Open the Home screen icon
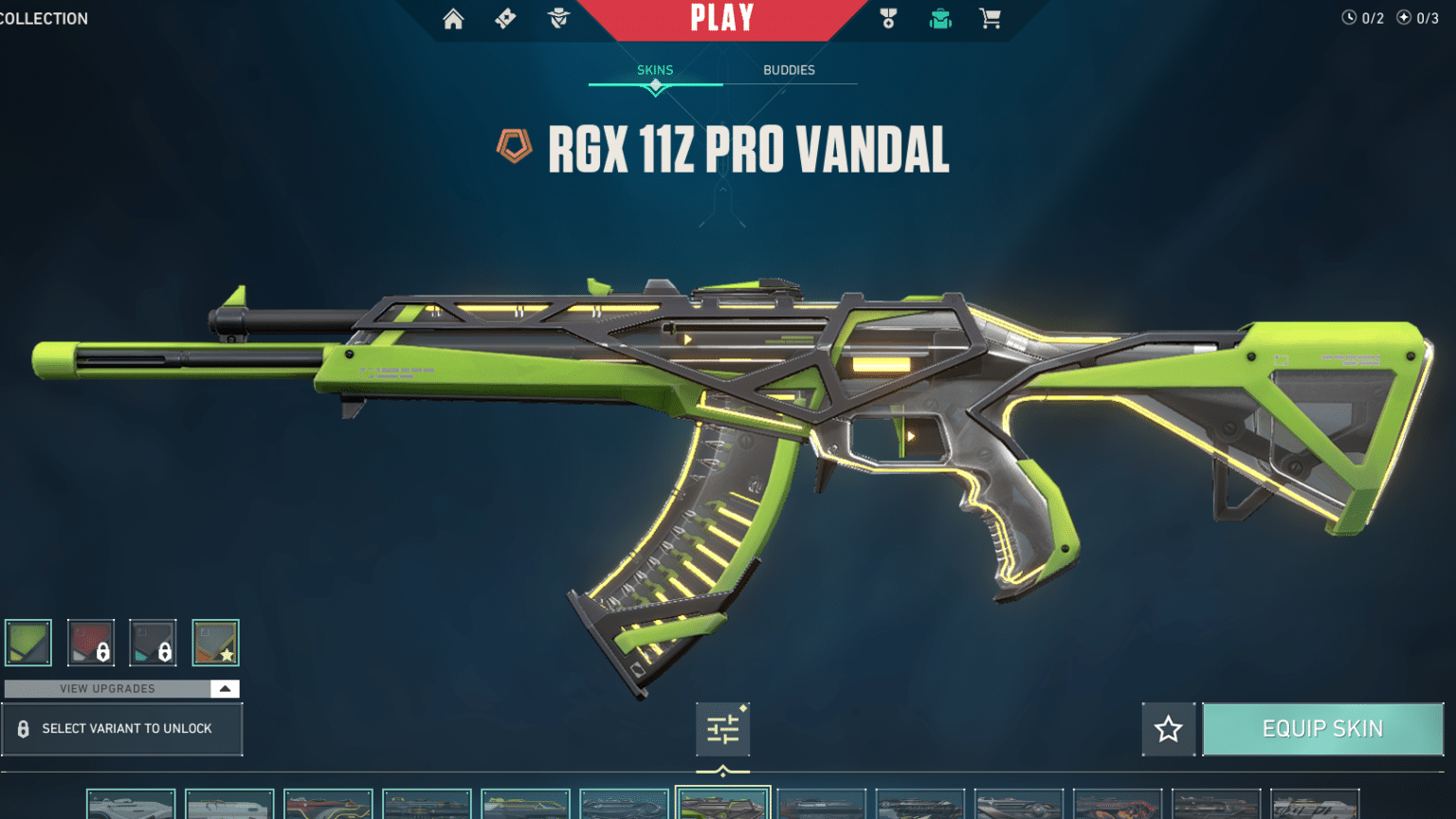 452,19
